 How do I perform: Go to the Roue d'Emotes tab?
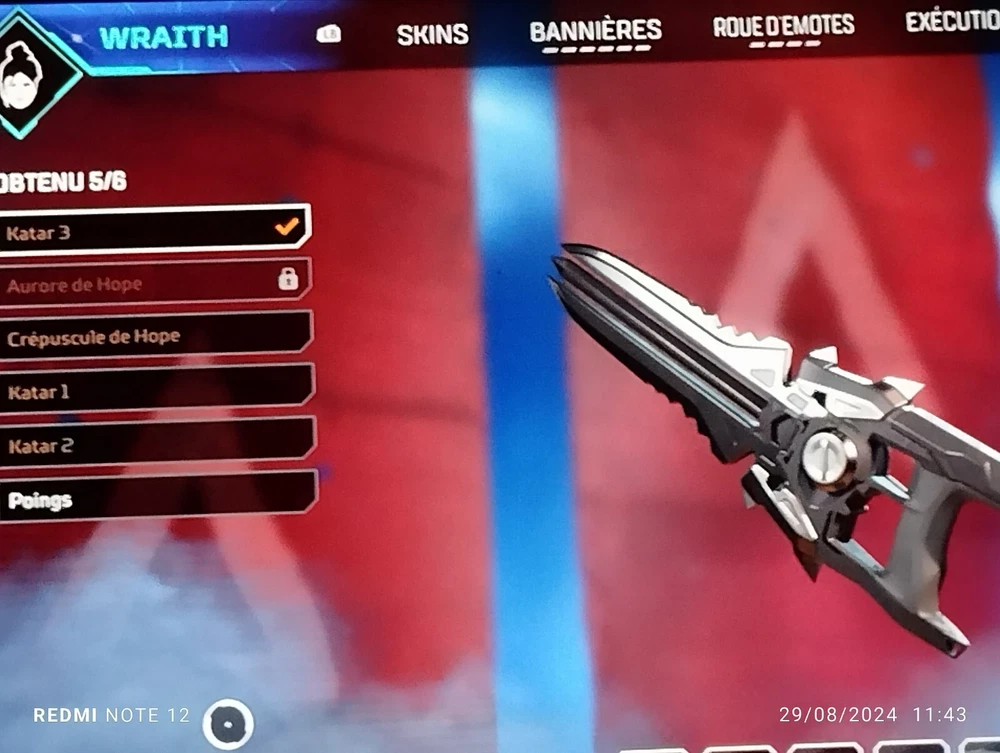point(783,27)
